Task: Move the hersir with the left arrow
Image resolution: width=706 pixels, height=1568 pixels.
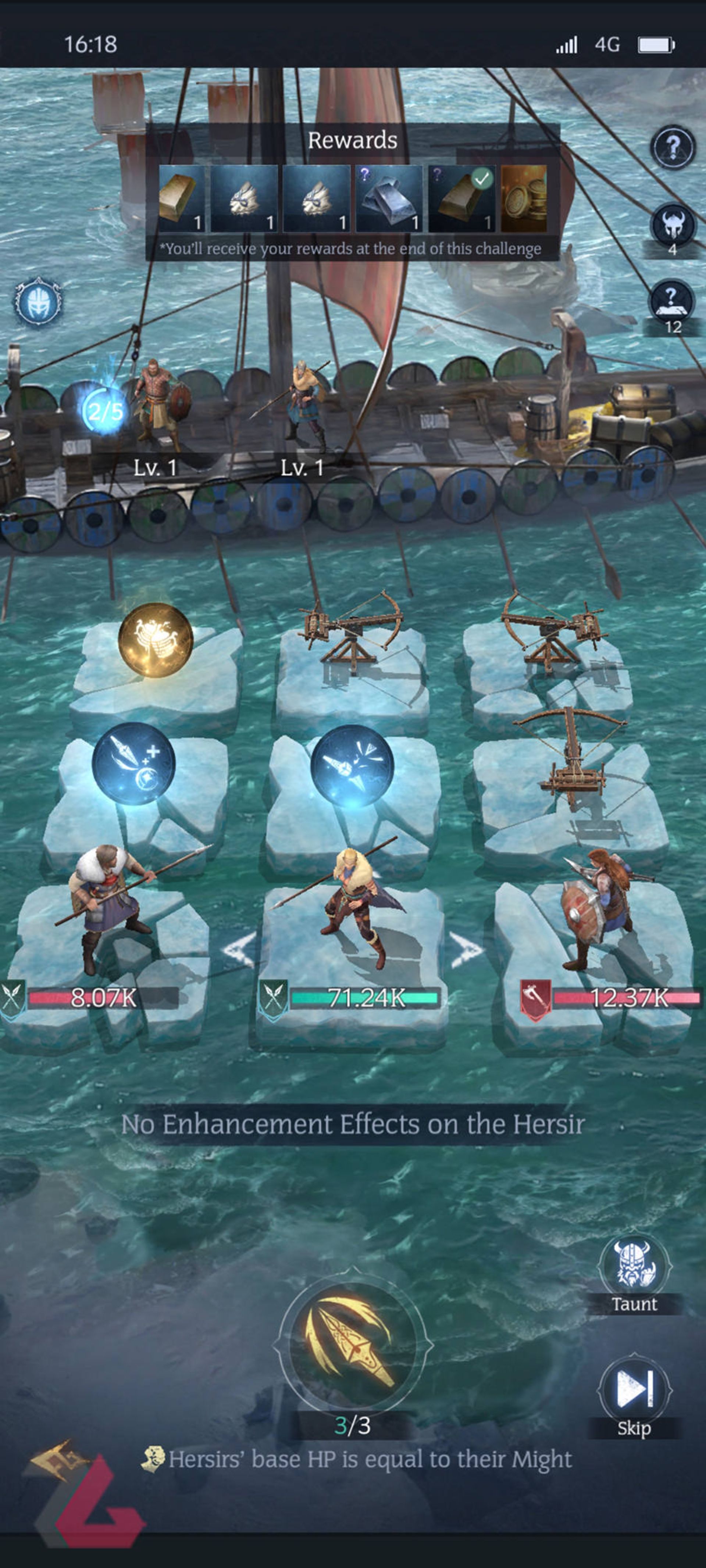Action: (x=239, y=950)
